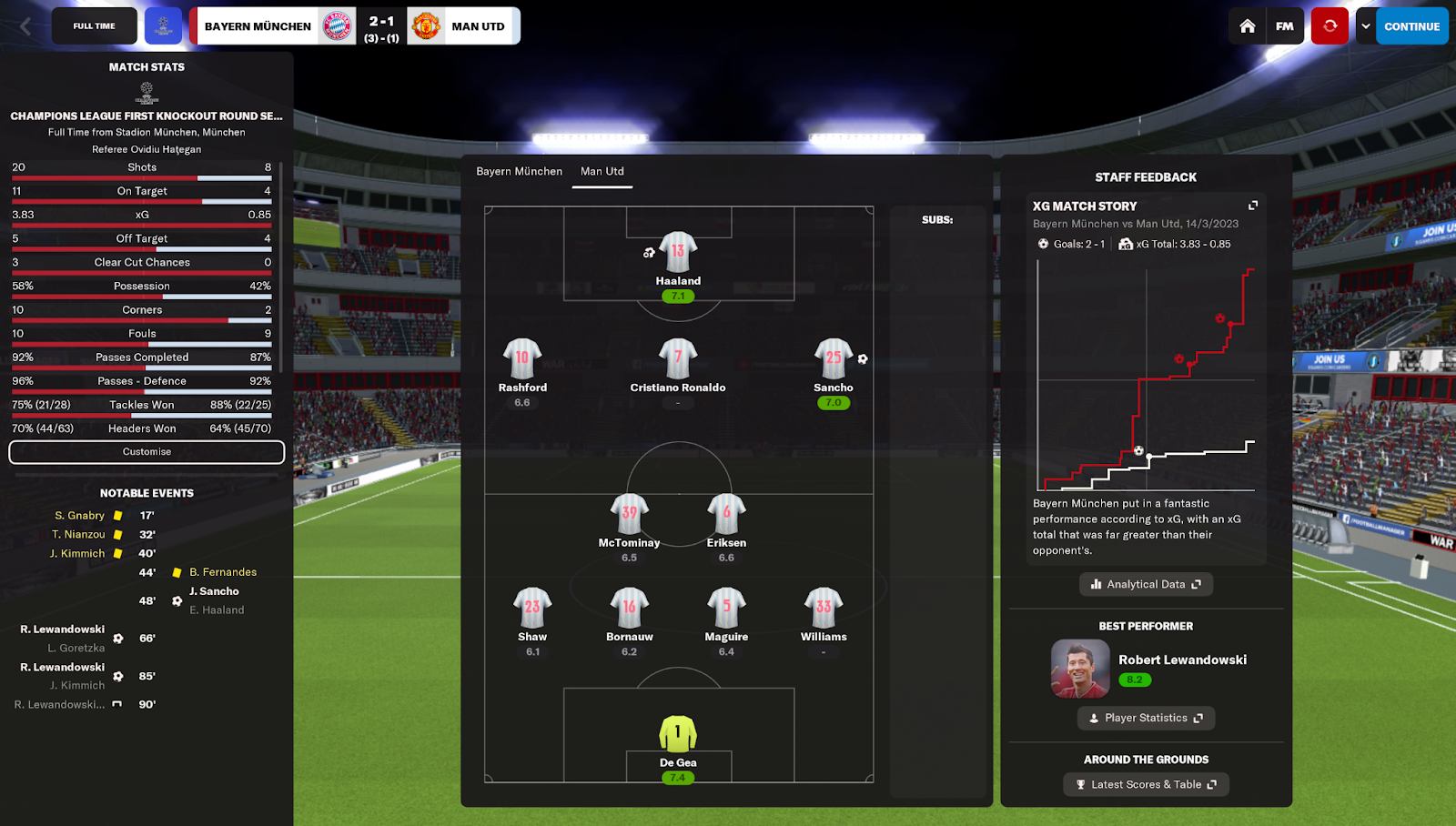Open the FM menu button
This screenshot has height=826, width=1456.
point(1284,26)
